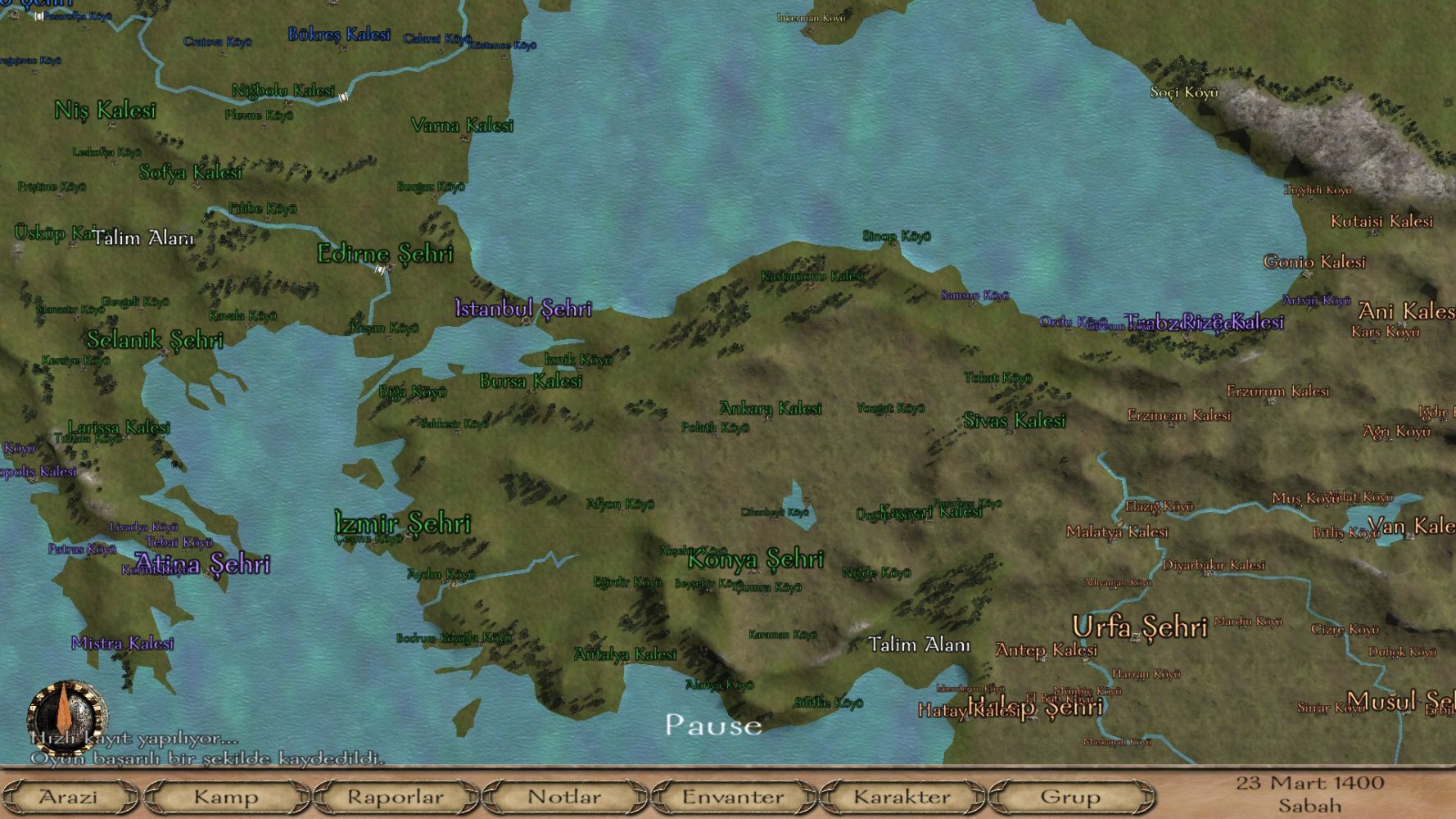Select Selanik Şehri map marker
This screenshot has height=819, width=1456.
pos(155,340)
